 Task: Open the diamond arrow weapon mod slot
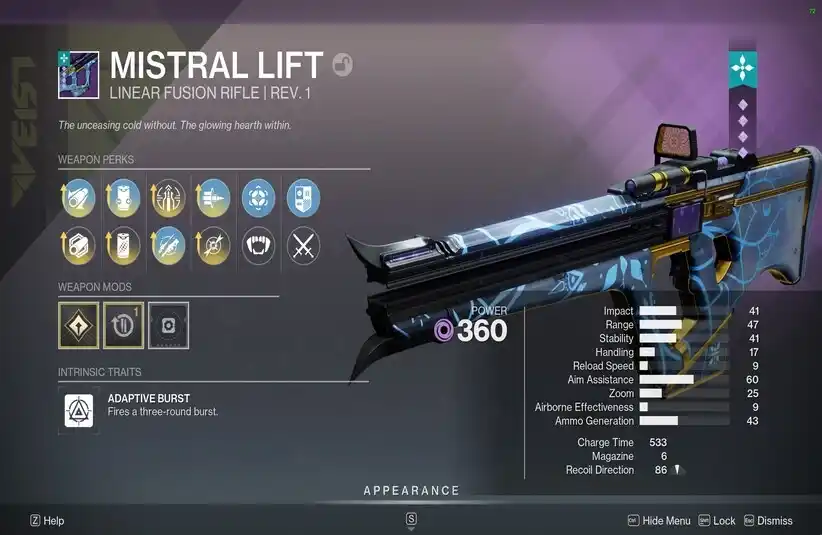point(78,327)
